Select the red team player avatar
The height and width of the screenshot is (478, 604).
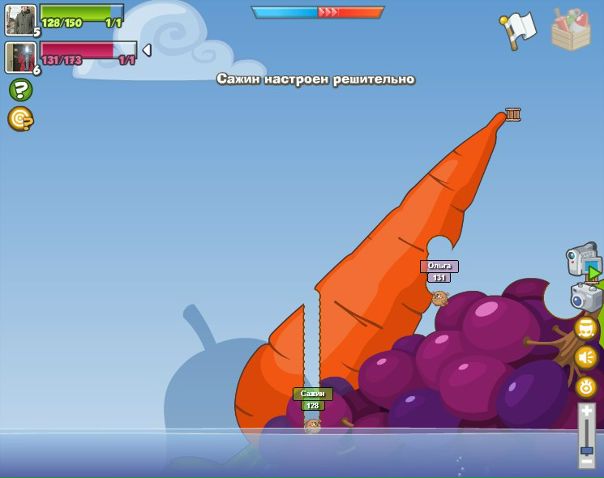pos(20,57)
